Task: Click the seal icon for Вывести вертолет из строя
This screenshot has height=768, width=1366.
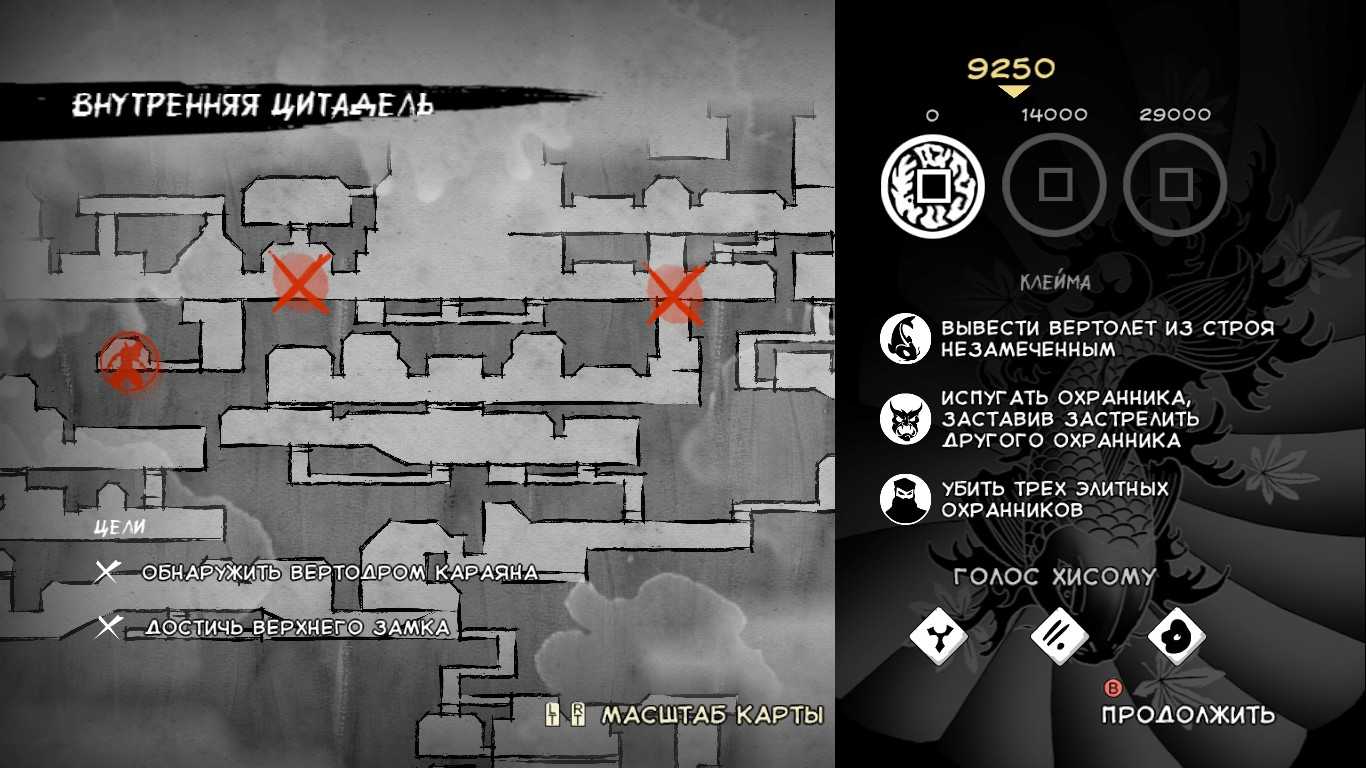Action: pyautogui.click(x=905, y=338)
